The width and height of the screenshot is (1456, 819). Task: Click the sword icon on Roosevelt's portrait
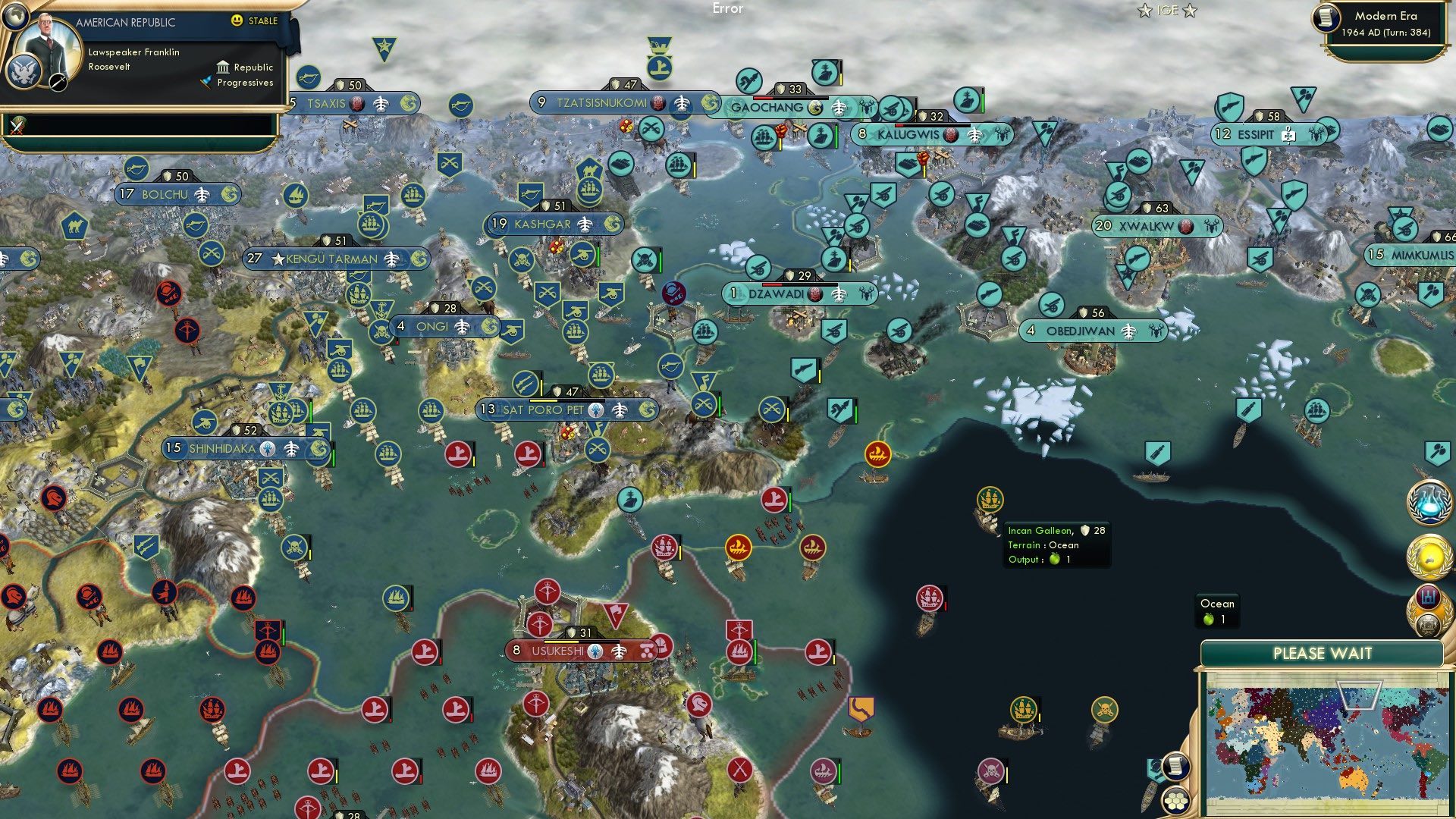[58, 83]
